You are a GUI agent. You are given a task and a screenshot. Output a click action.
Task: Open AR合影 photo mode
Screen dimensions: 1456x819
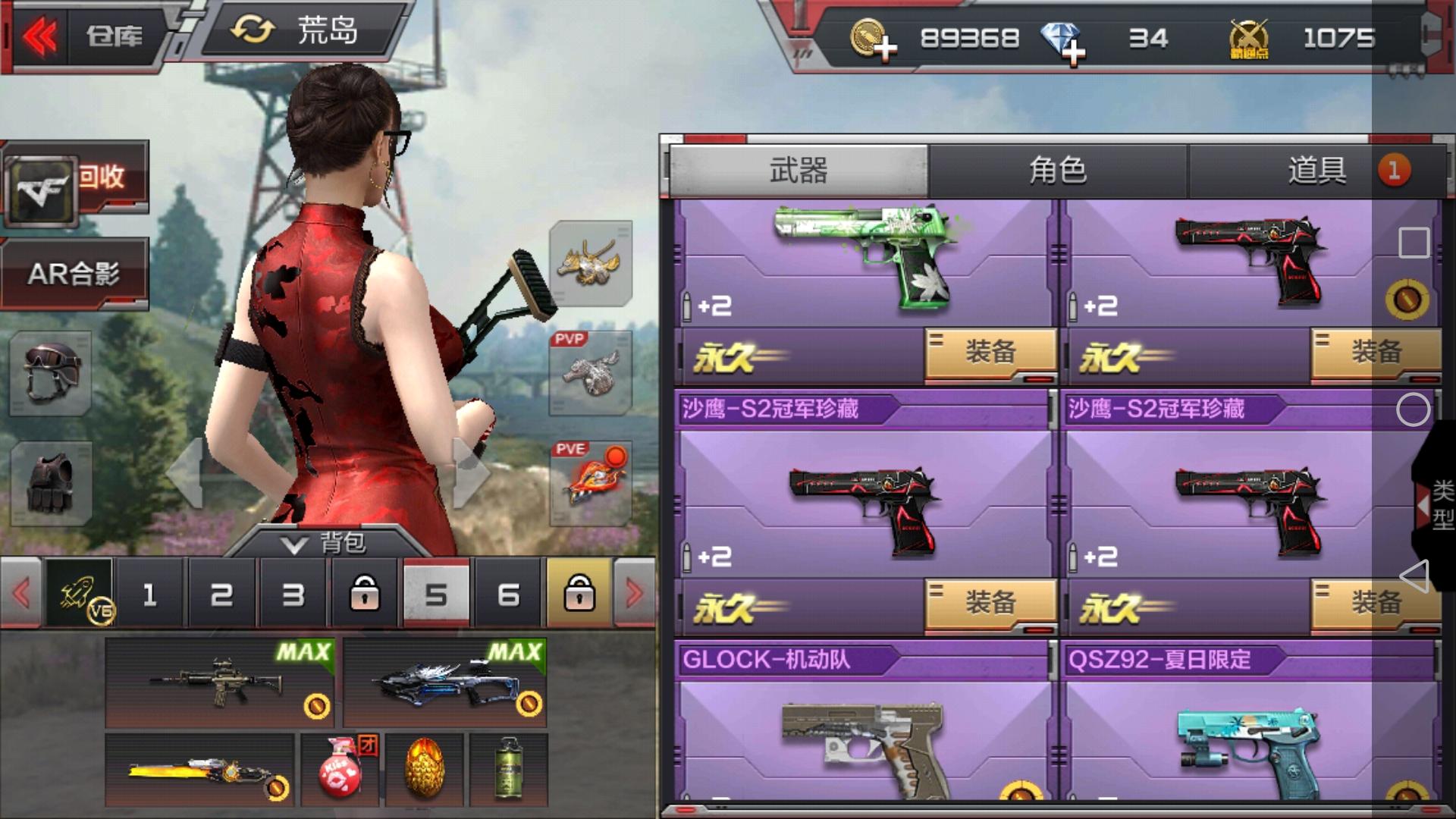point(74,274)
